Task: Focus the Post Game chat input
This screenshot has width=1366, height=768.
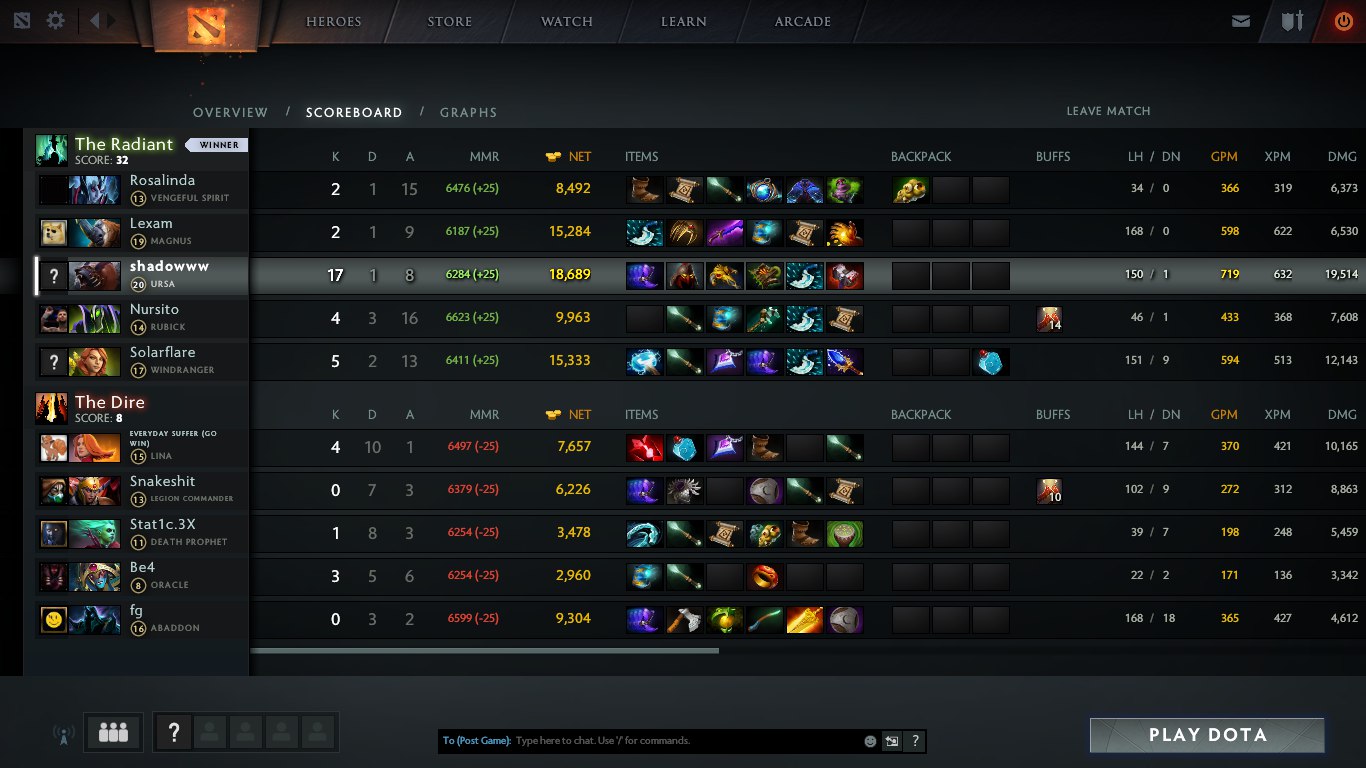Action: [x=685, y=741]
